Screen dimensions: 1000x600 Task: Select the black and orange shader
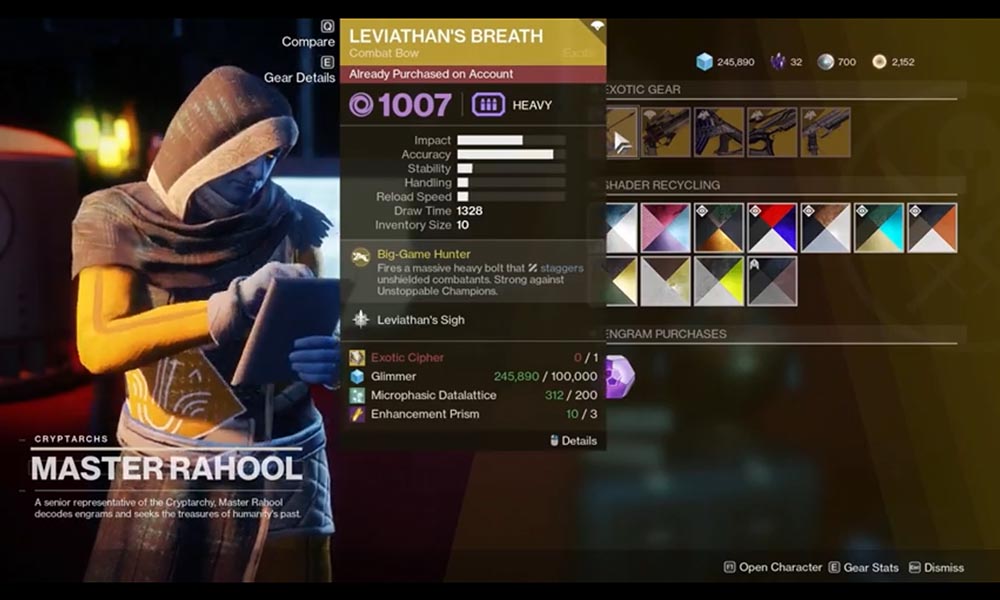click(932, 228)
